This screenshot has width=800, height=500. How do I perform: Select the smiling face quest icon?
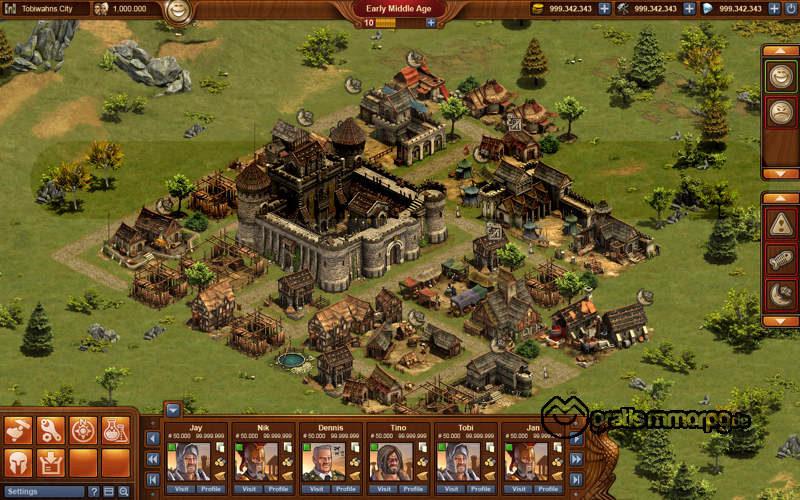[780, 74]
